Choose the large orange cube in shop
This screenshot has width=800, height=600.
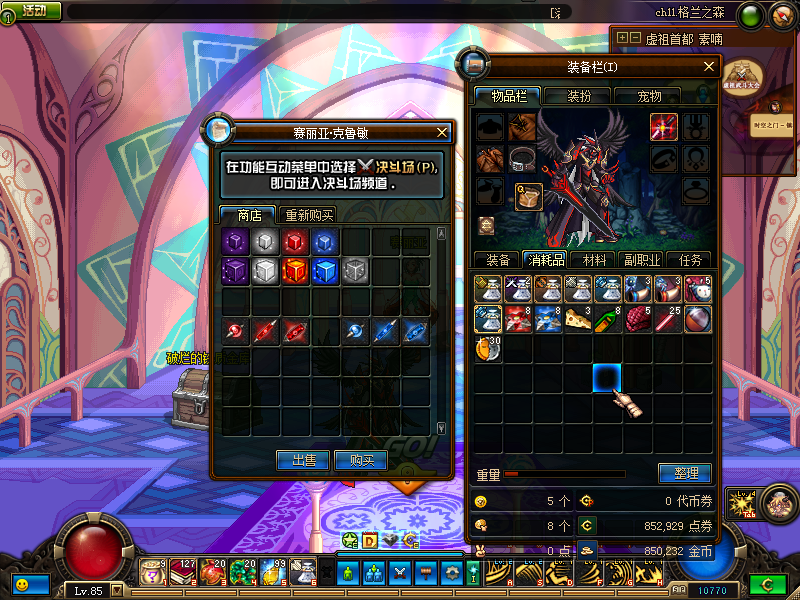tap(295, 271)
